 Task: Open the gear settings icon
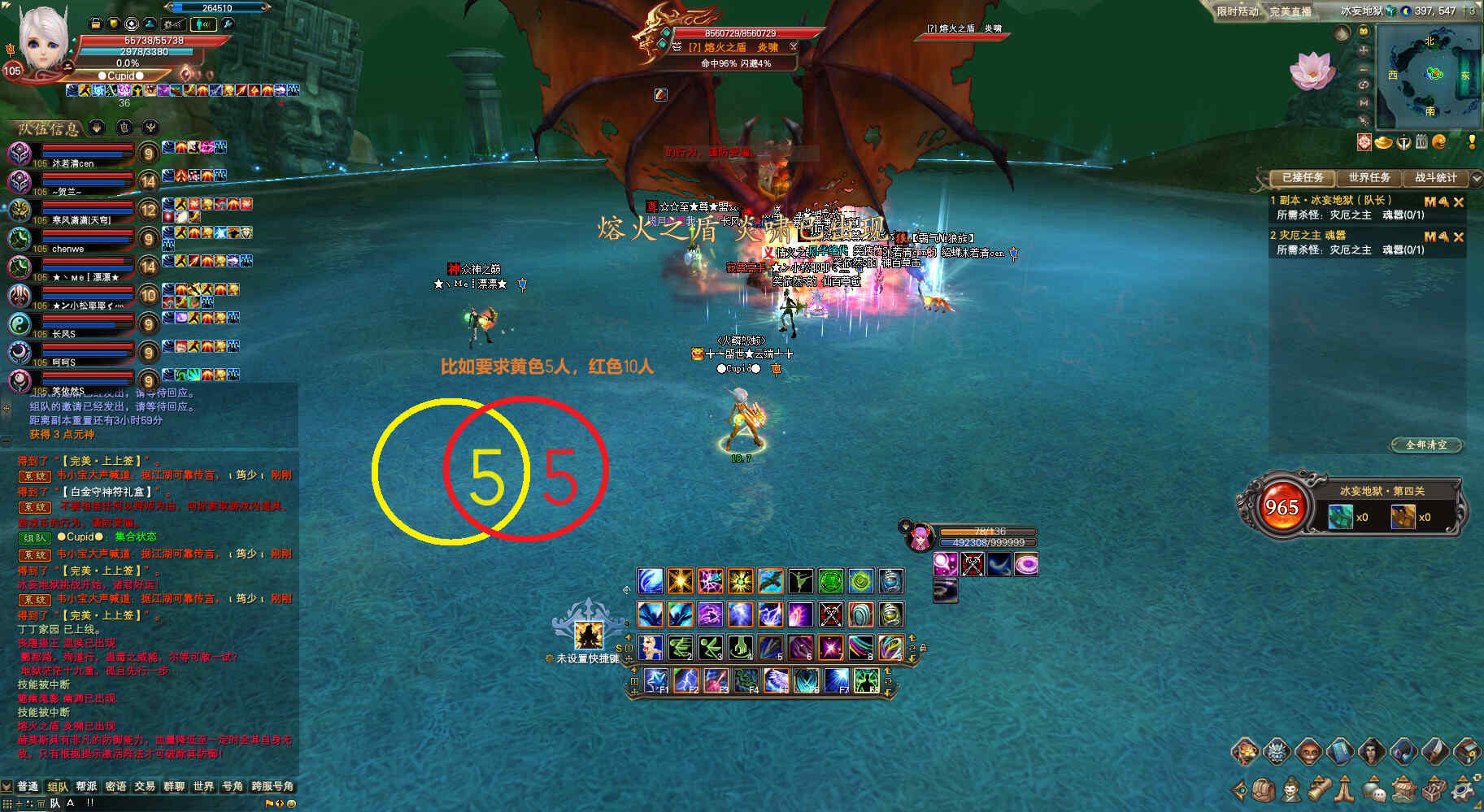tap(1463, 789)
